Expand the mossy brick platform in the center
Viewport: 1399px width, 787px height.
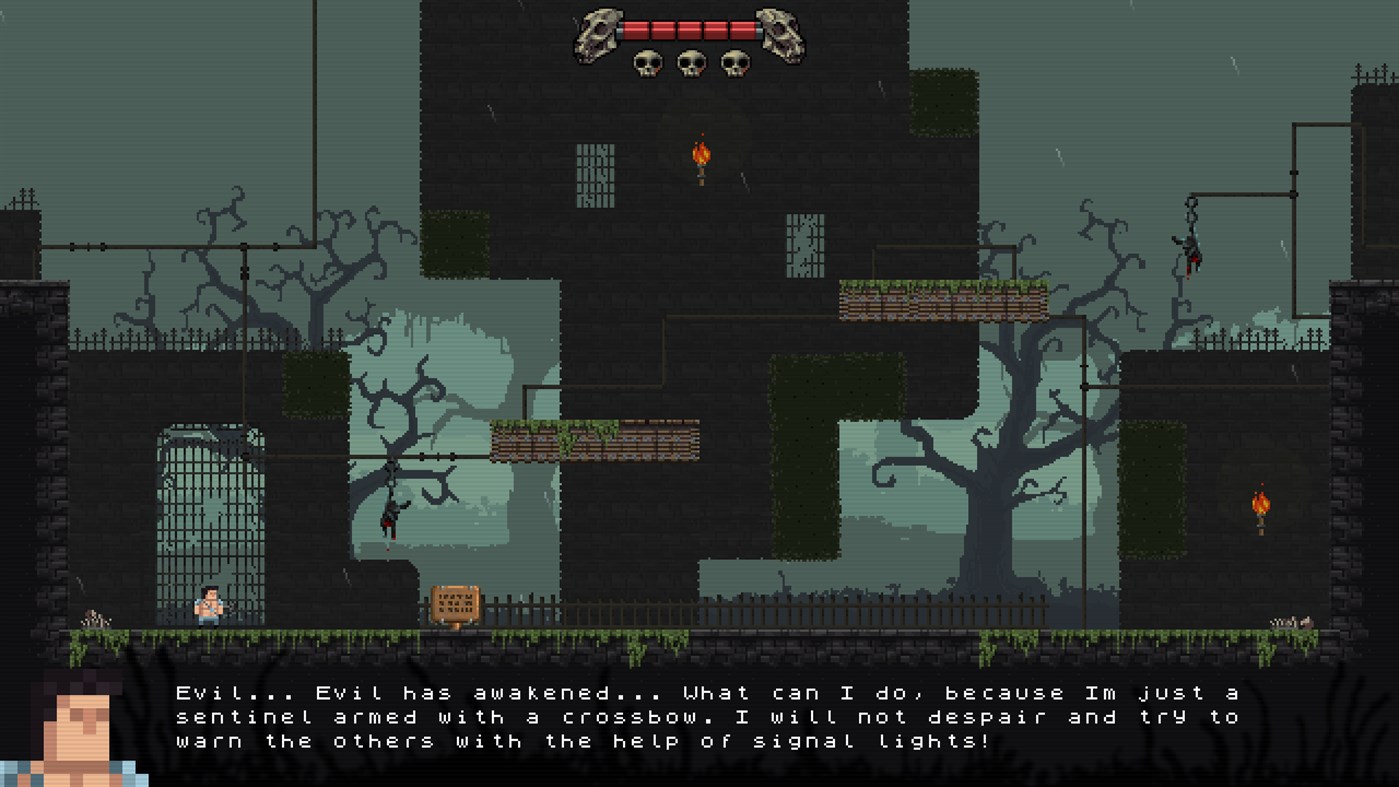click(x=595, y=440)
